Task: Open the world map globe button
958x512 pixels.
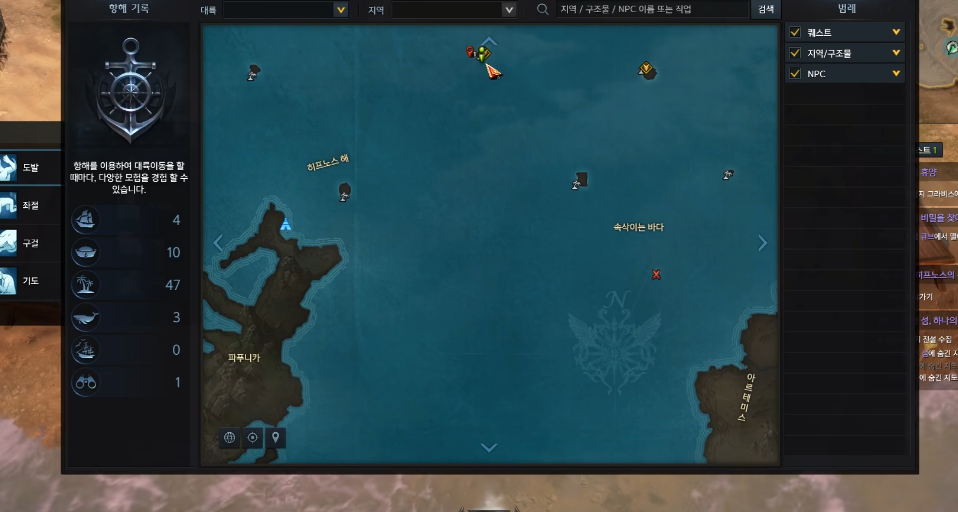Action: [x=230, y=437]
